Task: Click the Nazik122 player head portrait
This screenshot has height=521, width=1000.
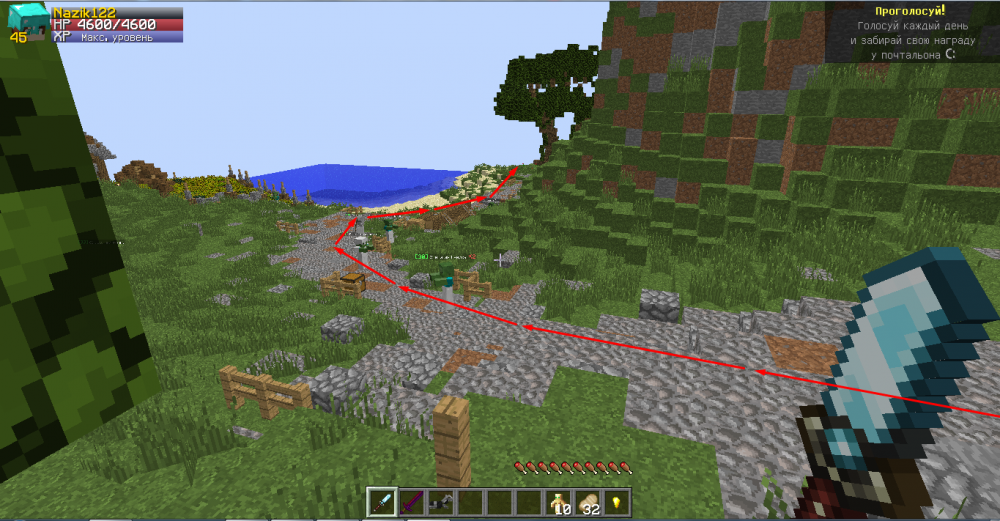Action: (26, 21)
